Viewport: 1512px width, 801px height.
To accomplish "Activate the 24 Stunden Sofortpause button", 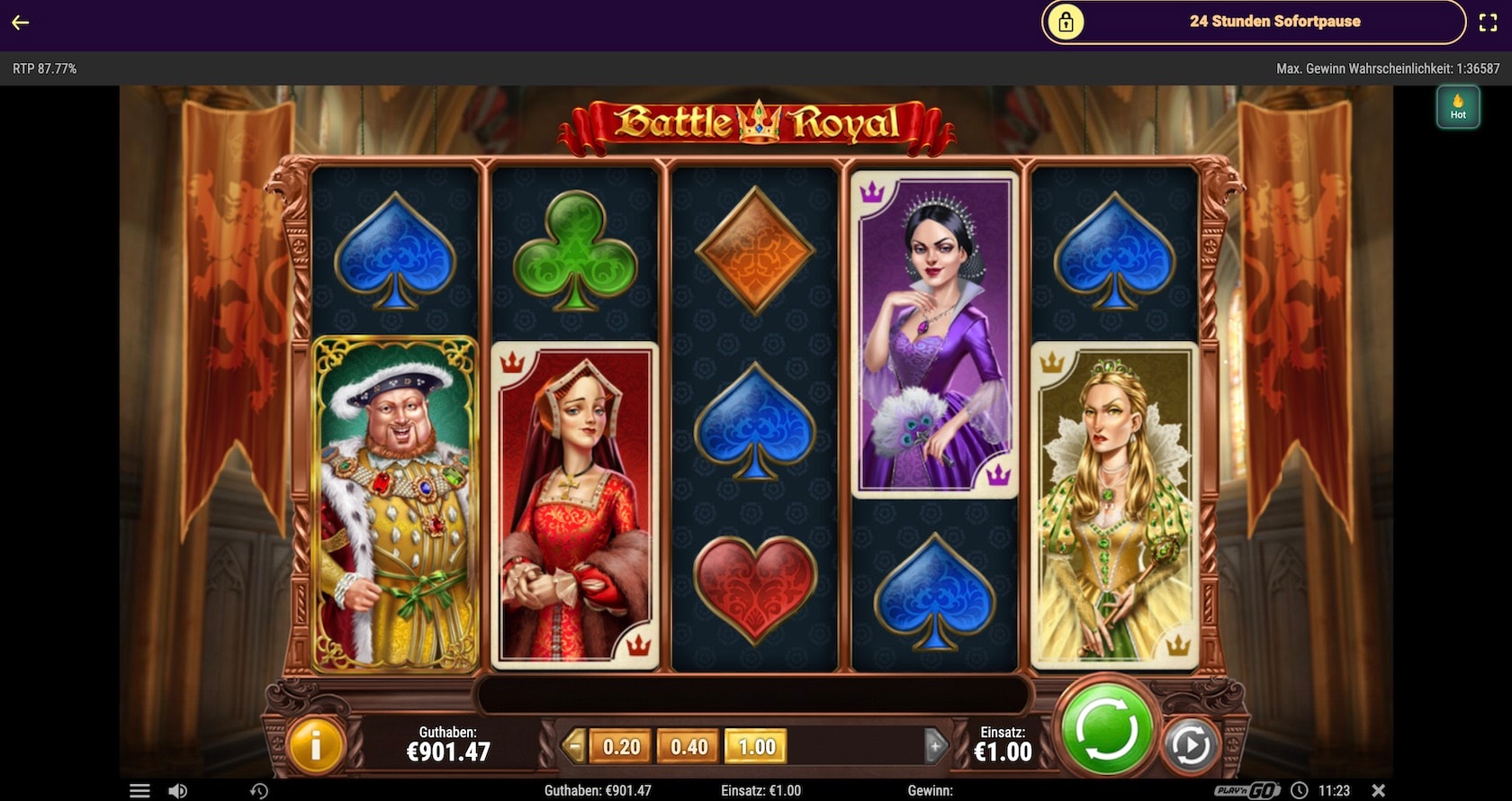I will pyautogui.click(x=1253, y=22).
